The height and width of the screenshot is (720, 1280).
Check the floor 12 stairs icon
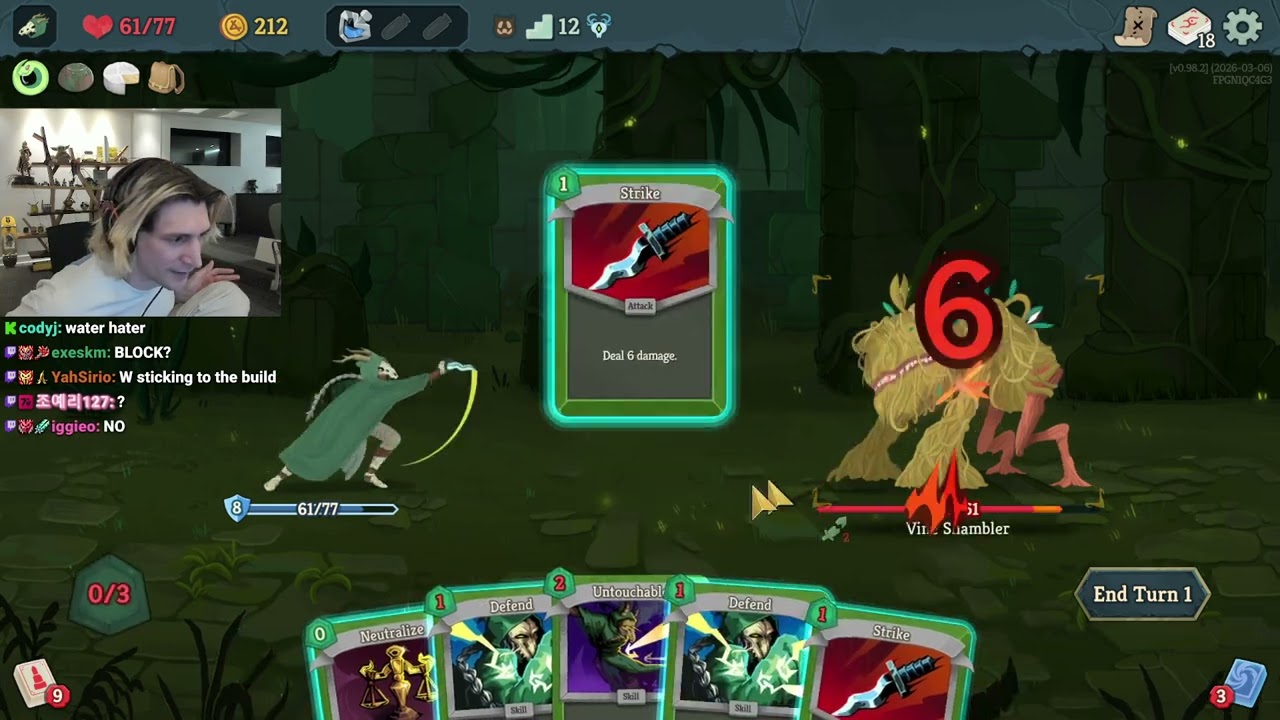pyautogui.click(x=540, y=27)
